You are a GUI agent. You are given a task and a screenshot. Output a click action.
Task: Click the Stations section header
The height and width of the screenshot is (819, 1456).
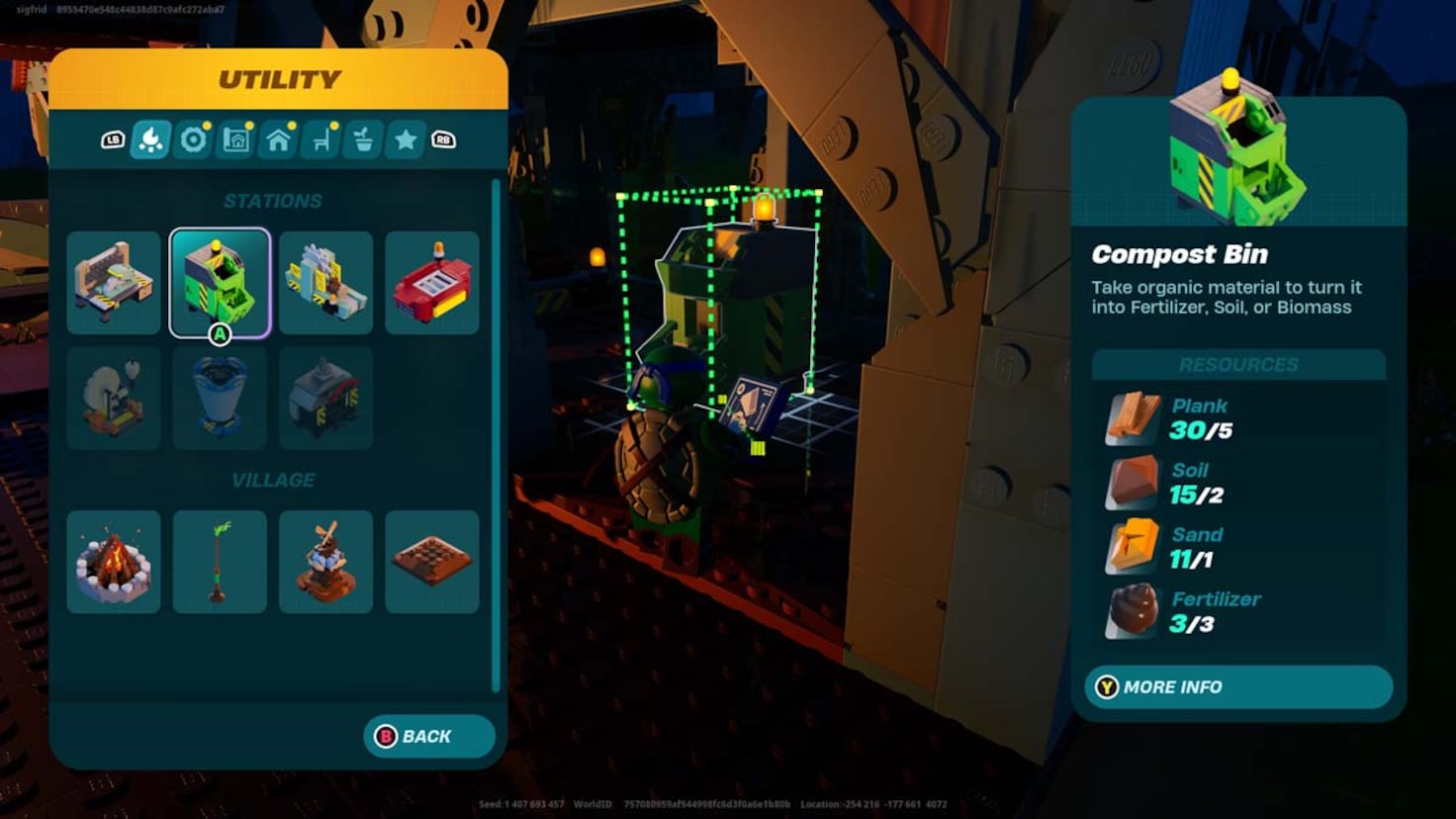click(x=274, y=200)
